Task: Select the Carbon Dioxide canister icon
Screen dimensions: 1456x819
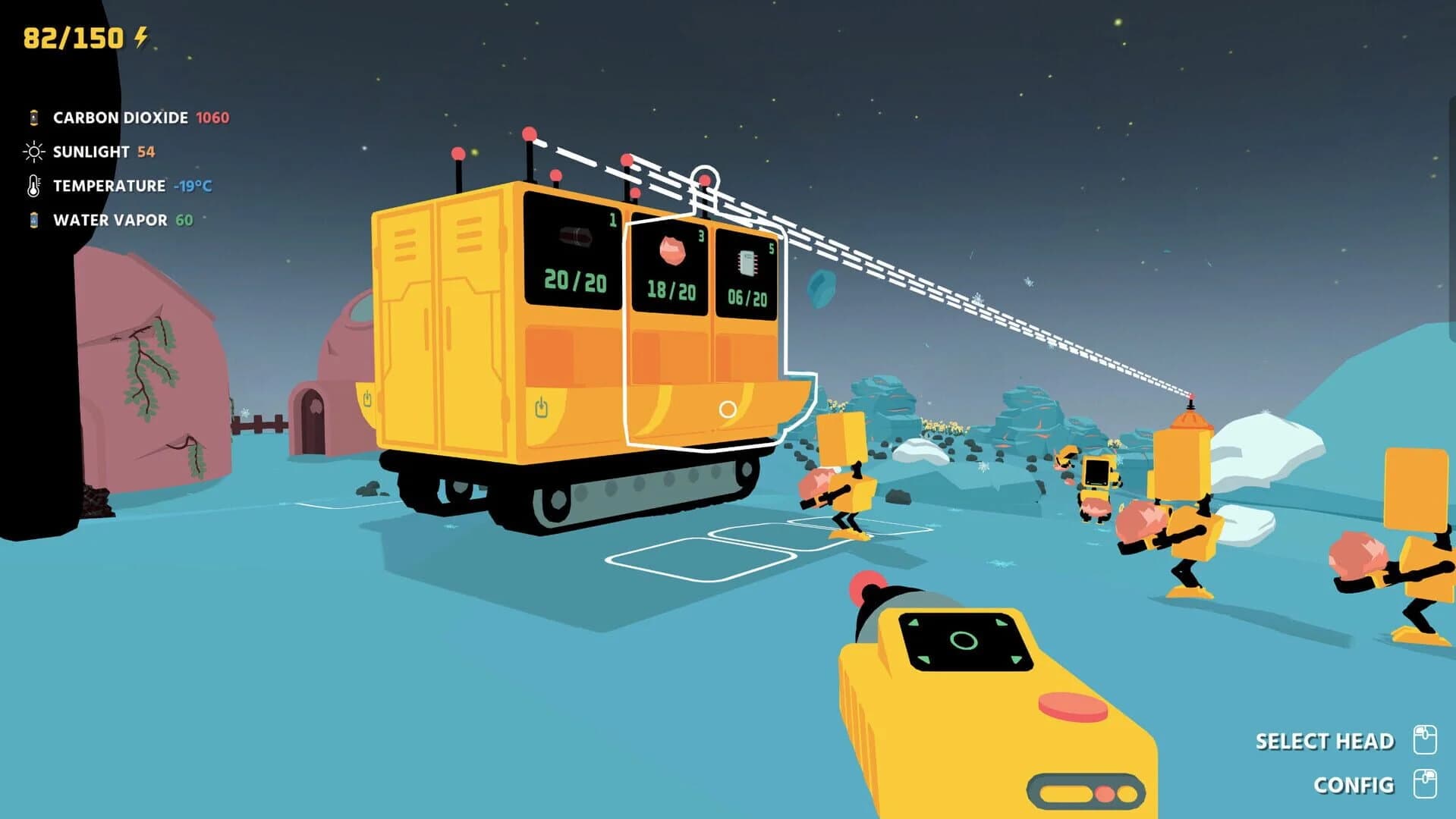Action: point(33,118)
